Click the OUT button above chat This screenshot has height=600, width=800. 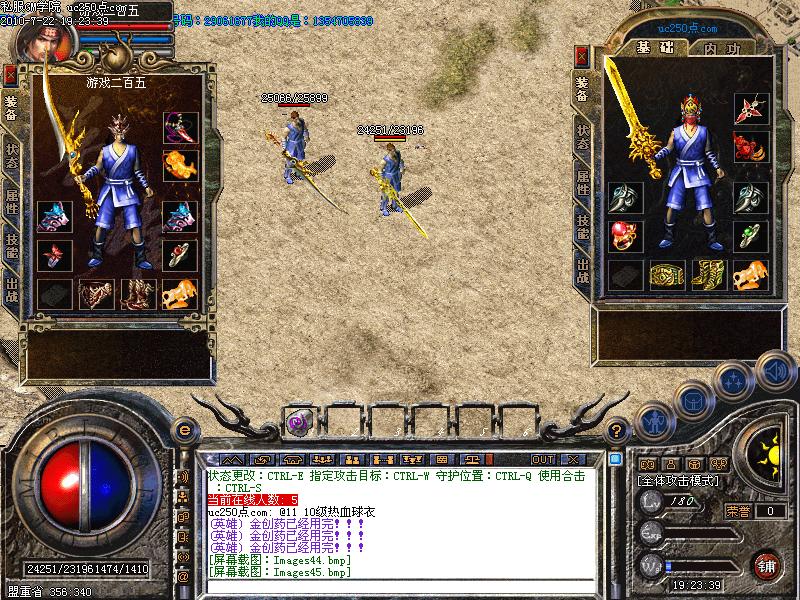pos(543,459)
